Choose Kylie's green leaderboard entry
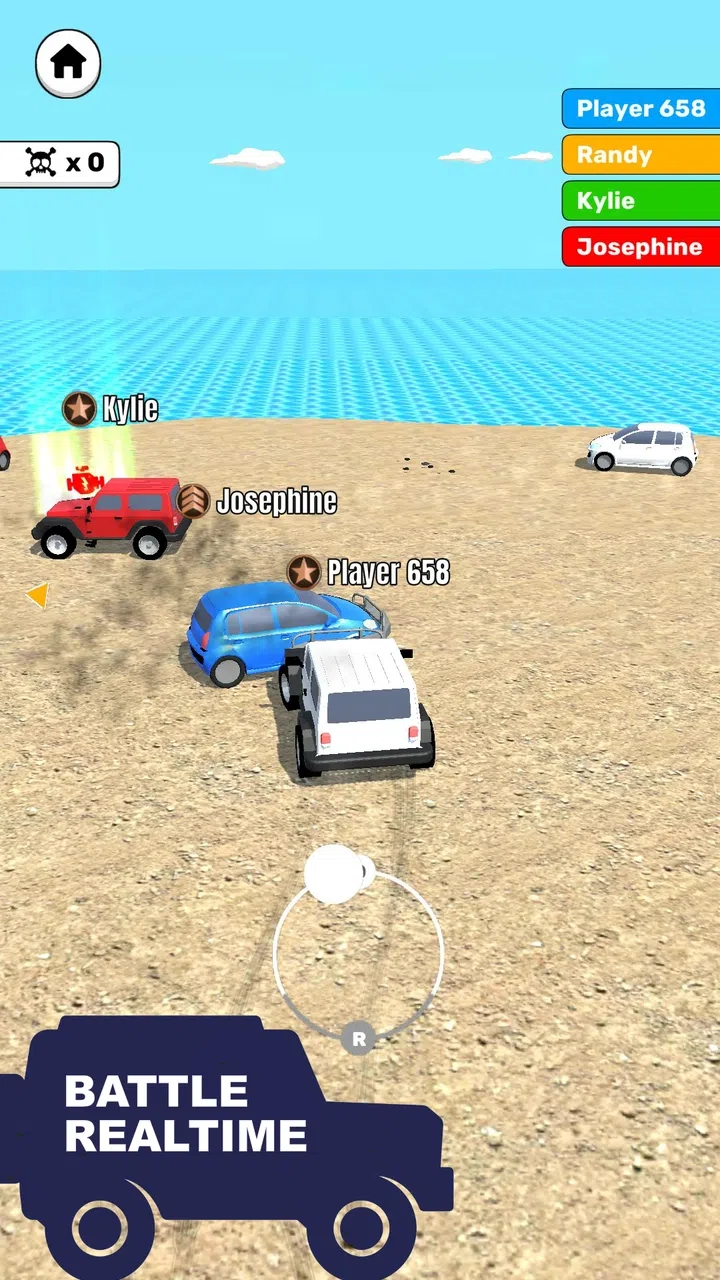 click(641, 201)
